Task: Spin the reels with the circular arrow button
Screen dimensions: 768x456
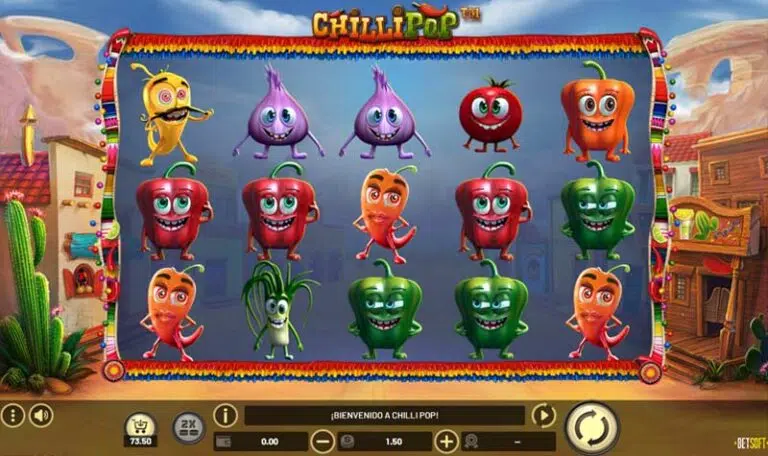Action: tap(592, 428)
